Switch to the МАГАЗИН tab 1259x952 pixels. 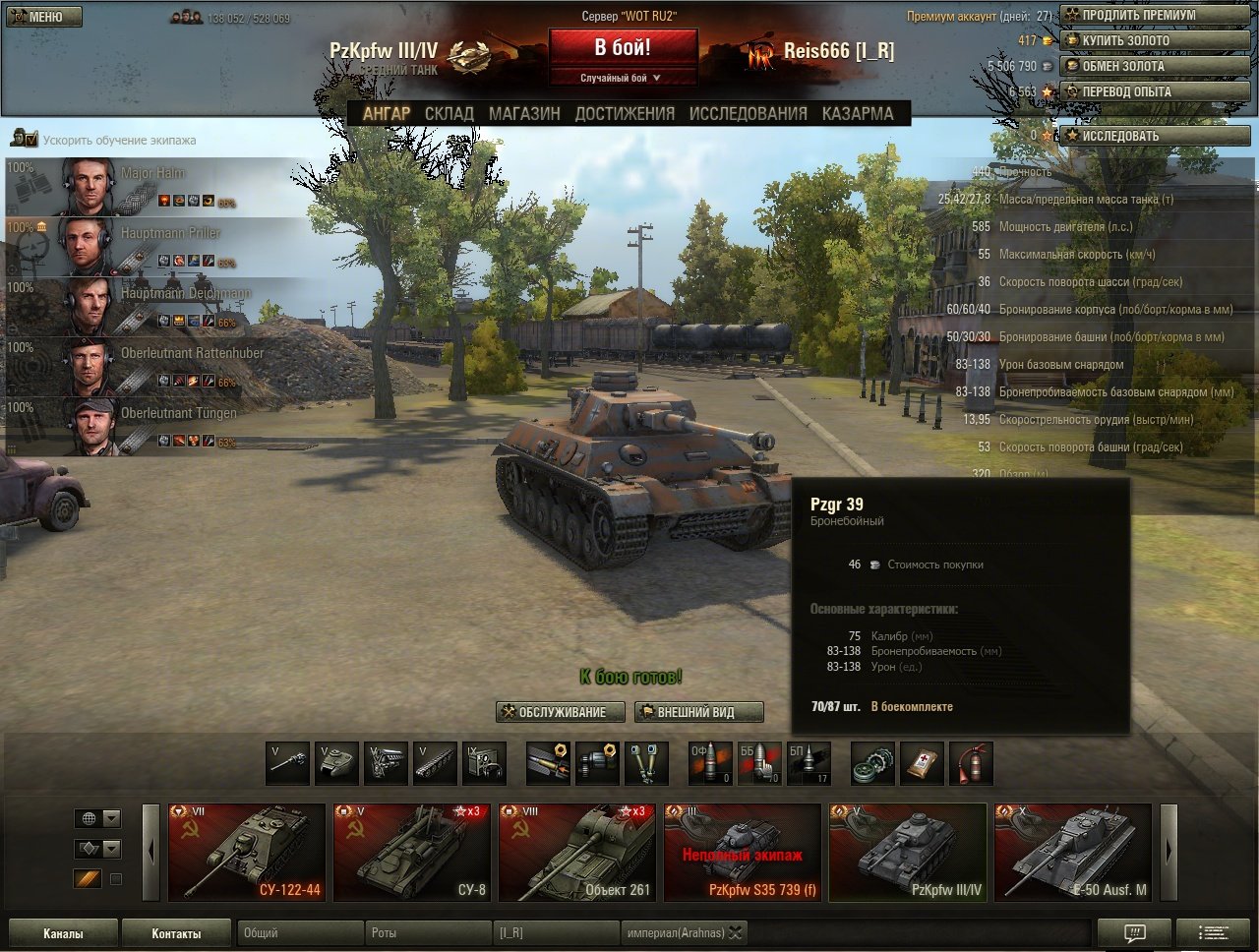pyautogui.click(x=524, y=113)
